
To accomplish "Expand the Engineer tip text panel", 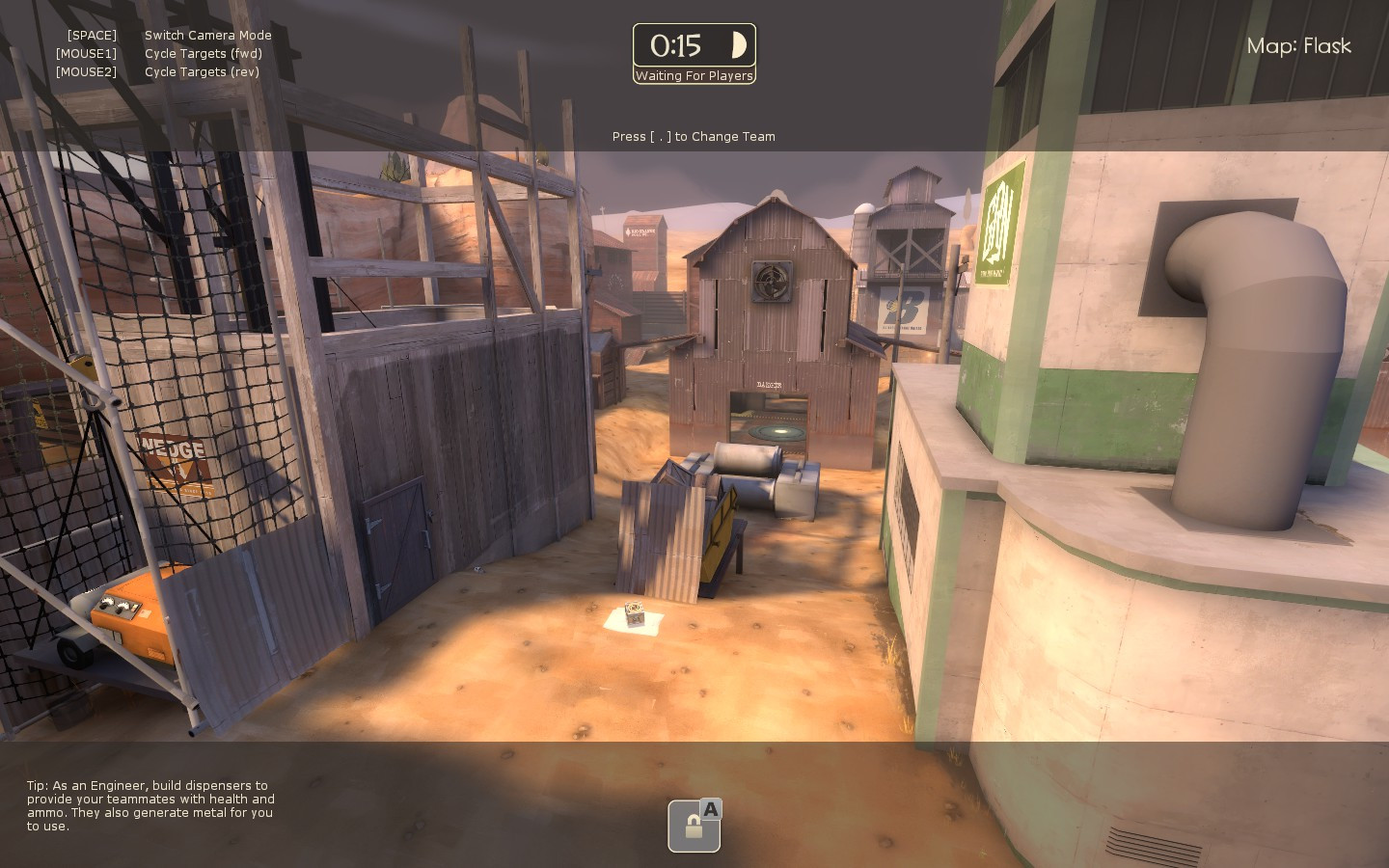I will click(150, 805).
